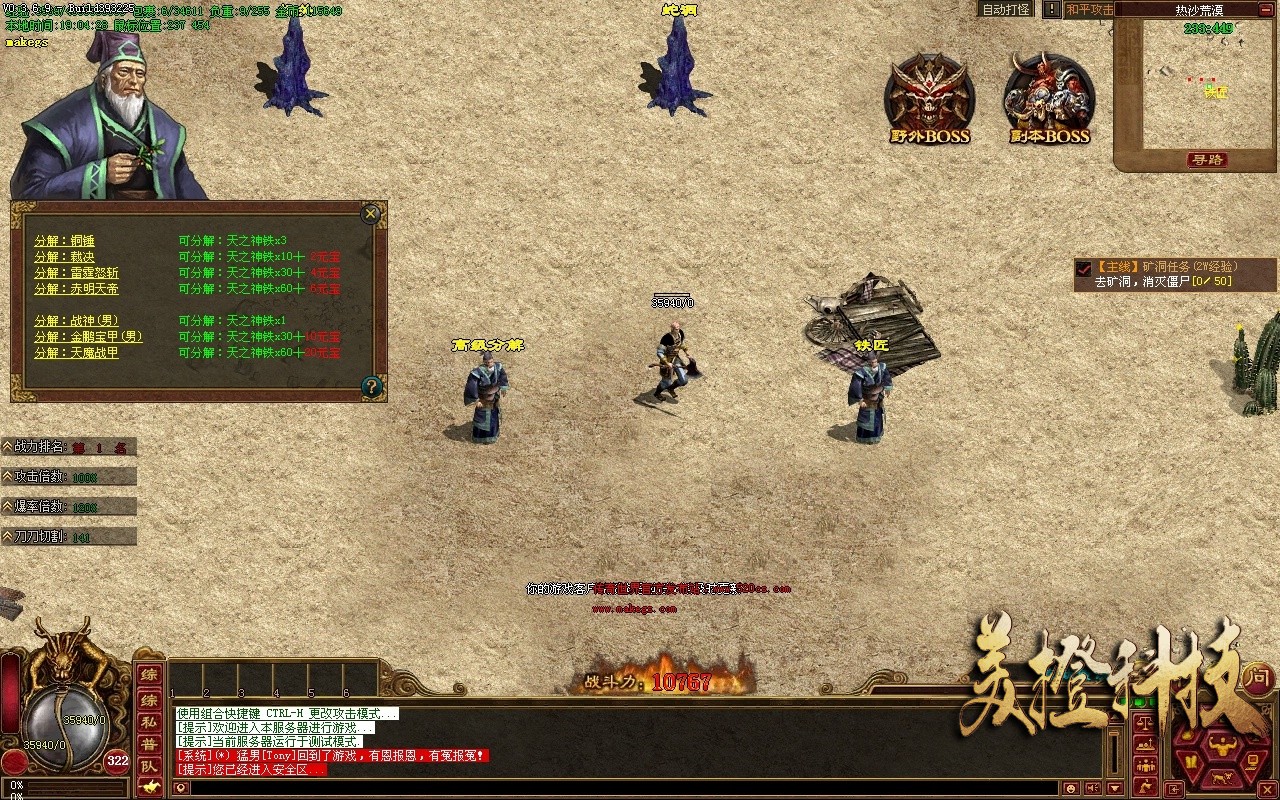The height and width of the screenshot is (800, 1280).
Task: Open the pet panel via the dog icon
Action: (x=1221, y=778)
